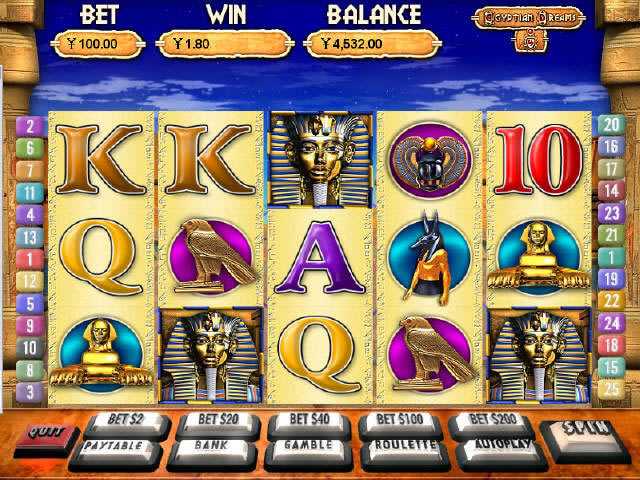Show payline number 11
The width and height of the screenshot is (640, 480).
point(29,192)
